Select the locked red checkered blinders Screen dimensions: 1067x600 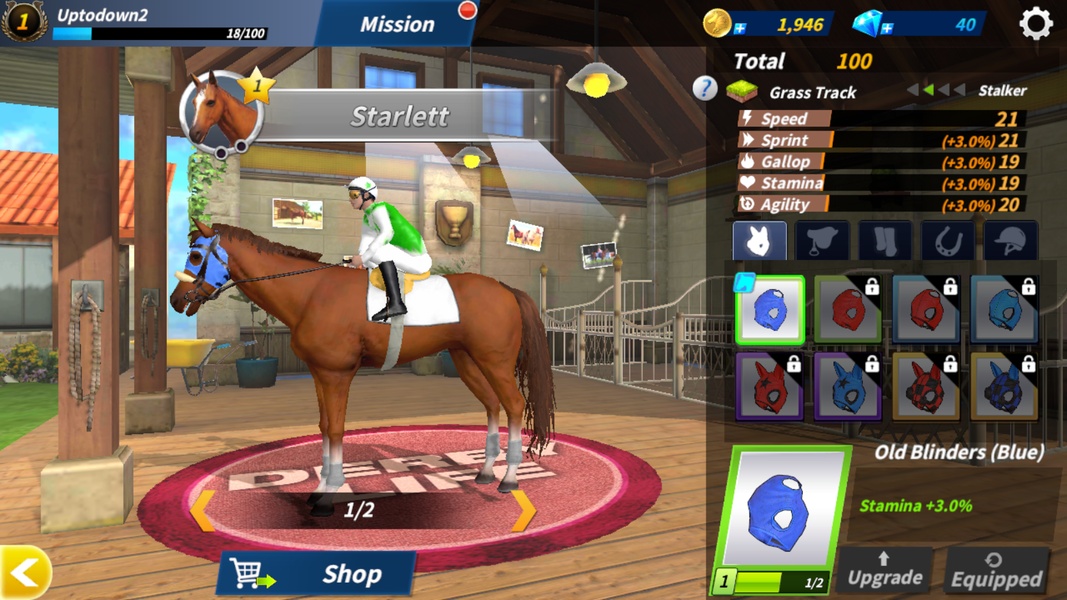926,385
